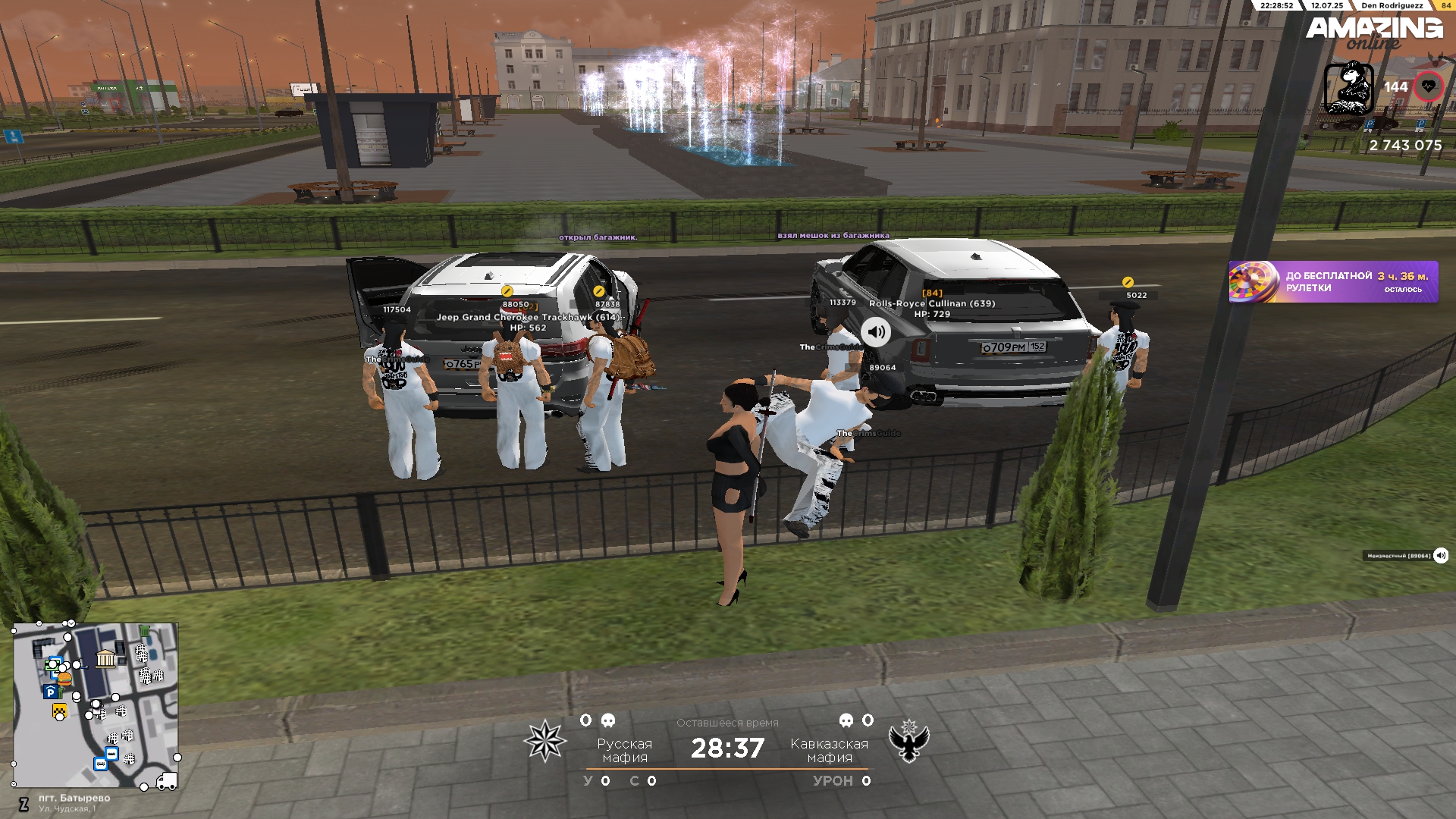The height and width of the screenshot is (819, 1456).
Task: Select the burger marker on minimap
Action: 64,679
